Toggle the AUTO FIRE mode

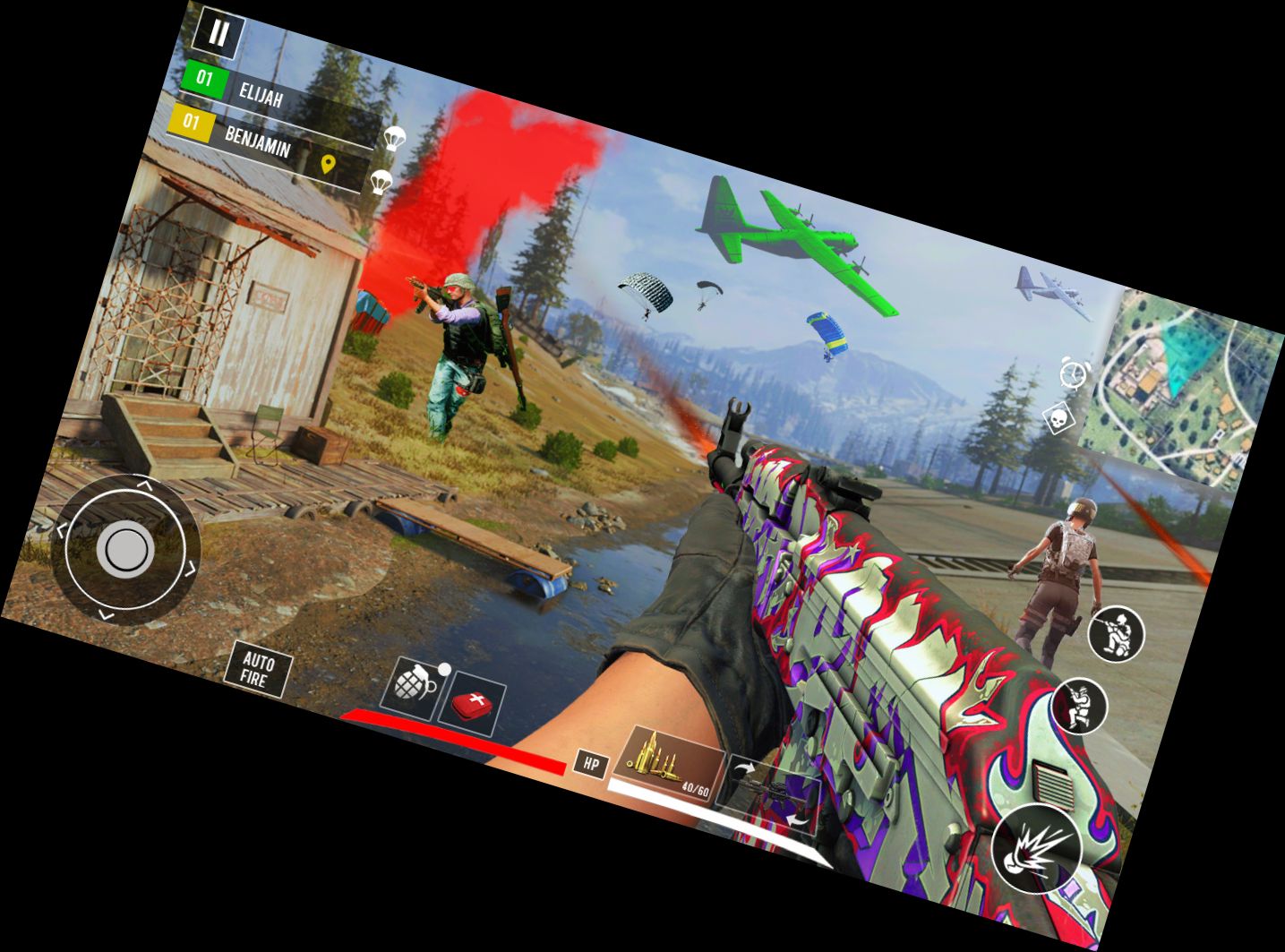[261, 670]
